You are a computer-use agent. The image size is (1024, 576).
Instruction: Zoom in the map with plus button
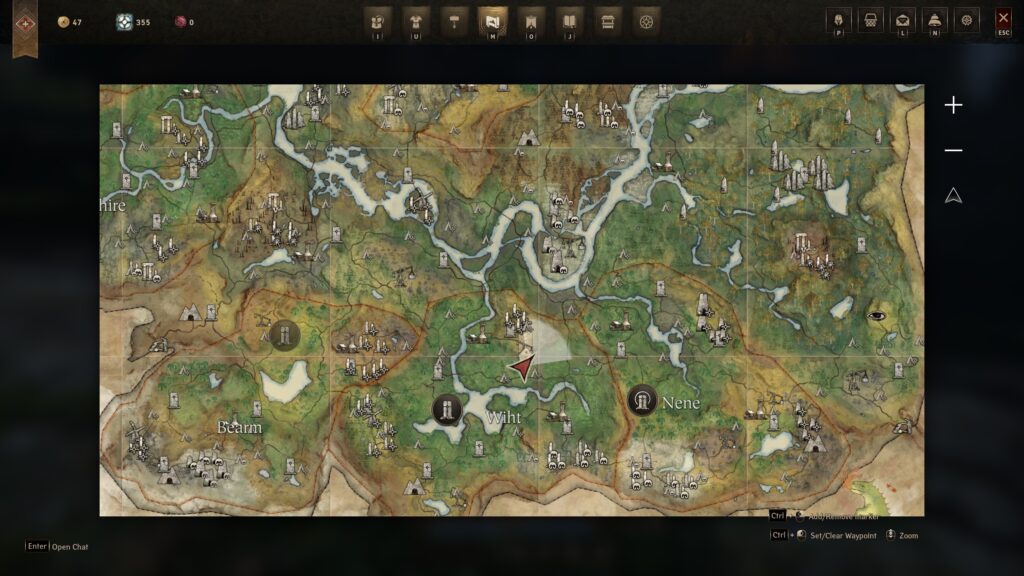click(x=954, y=105)
